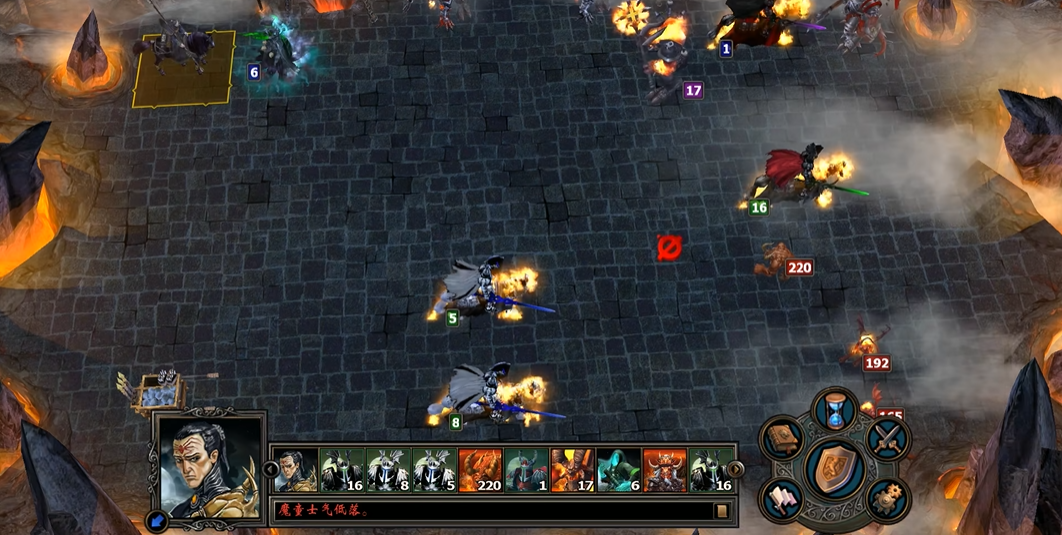Choose the hourglass Wait action
The image size is (1062, 535).
click(834, 410)
